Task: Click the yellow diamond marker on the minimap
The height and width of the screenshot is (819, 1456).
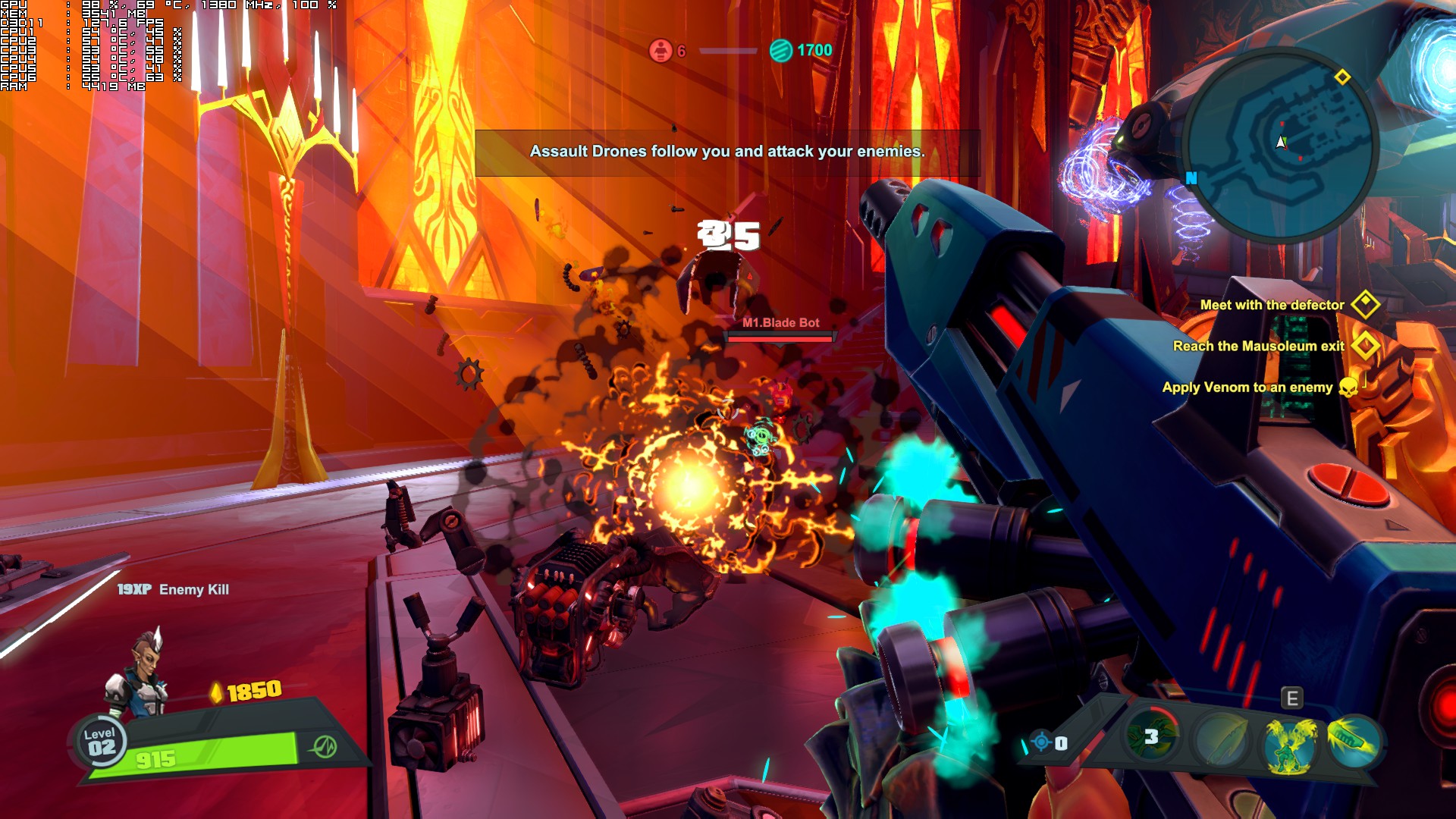Action: coord(1342,77)
